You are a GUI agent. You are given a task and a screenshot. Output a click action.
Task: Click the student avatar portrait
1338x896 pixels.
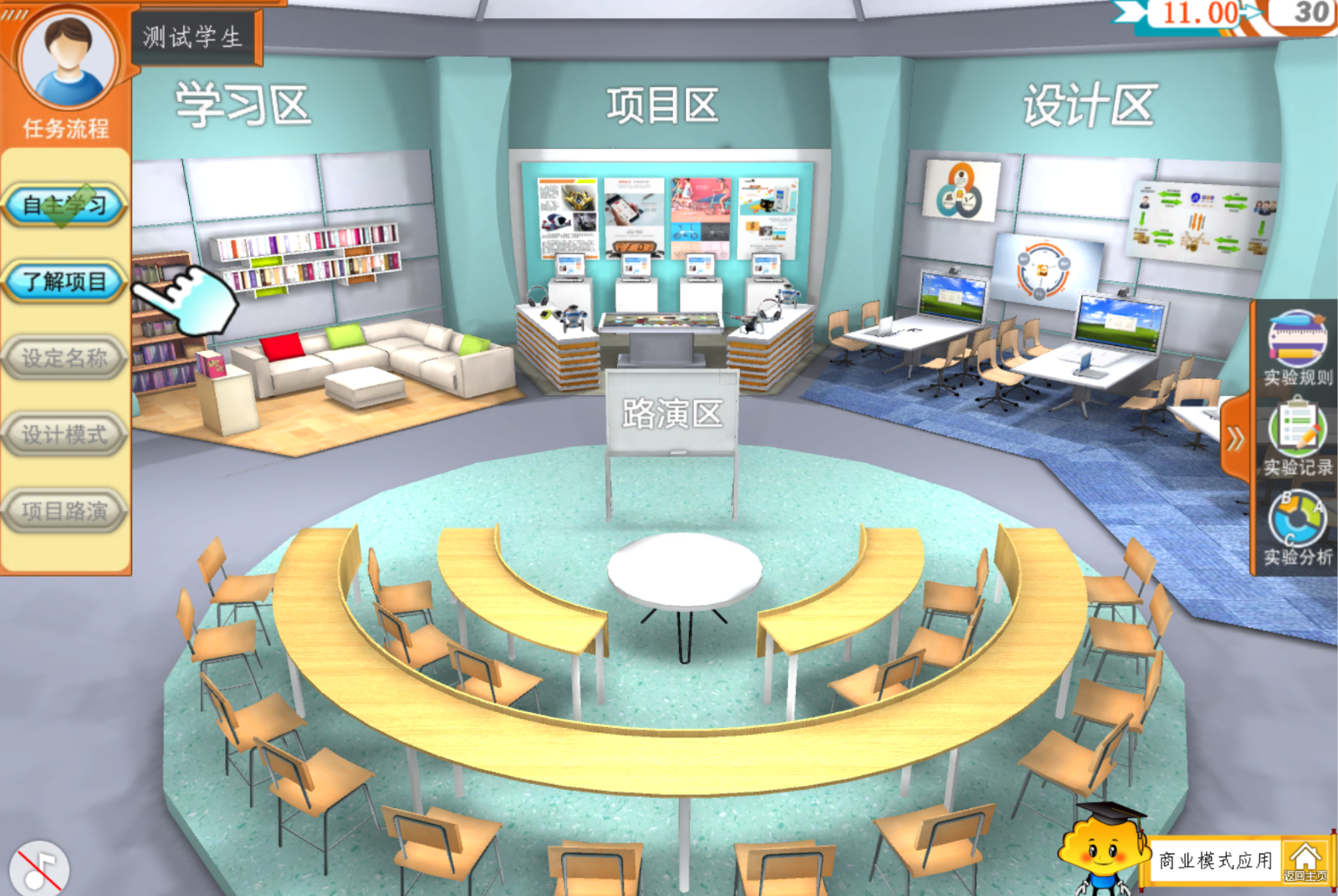pyautogui.click(x=67, y=60)
